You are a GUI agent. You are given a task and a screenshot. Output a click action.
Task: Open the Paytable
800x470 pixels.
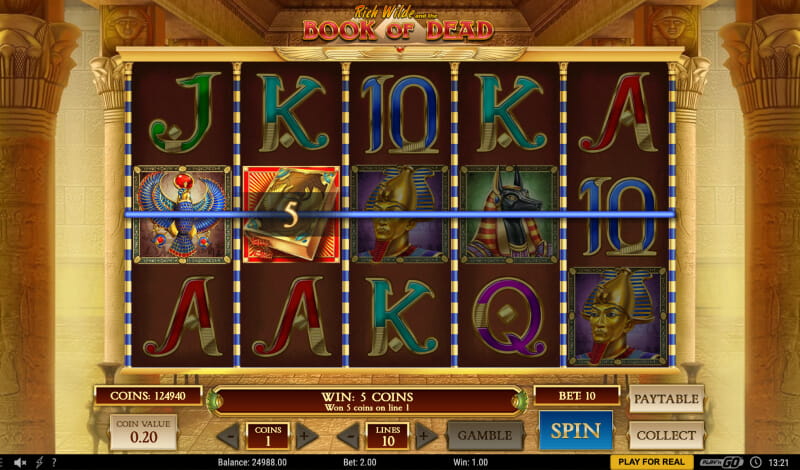(666, 399)
